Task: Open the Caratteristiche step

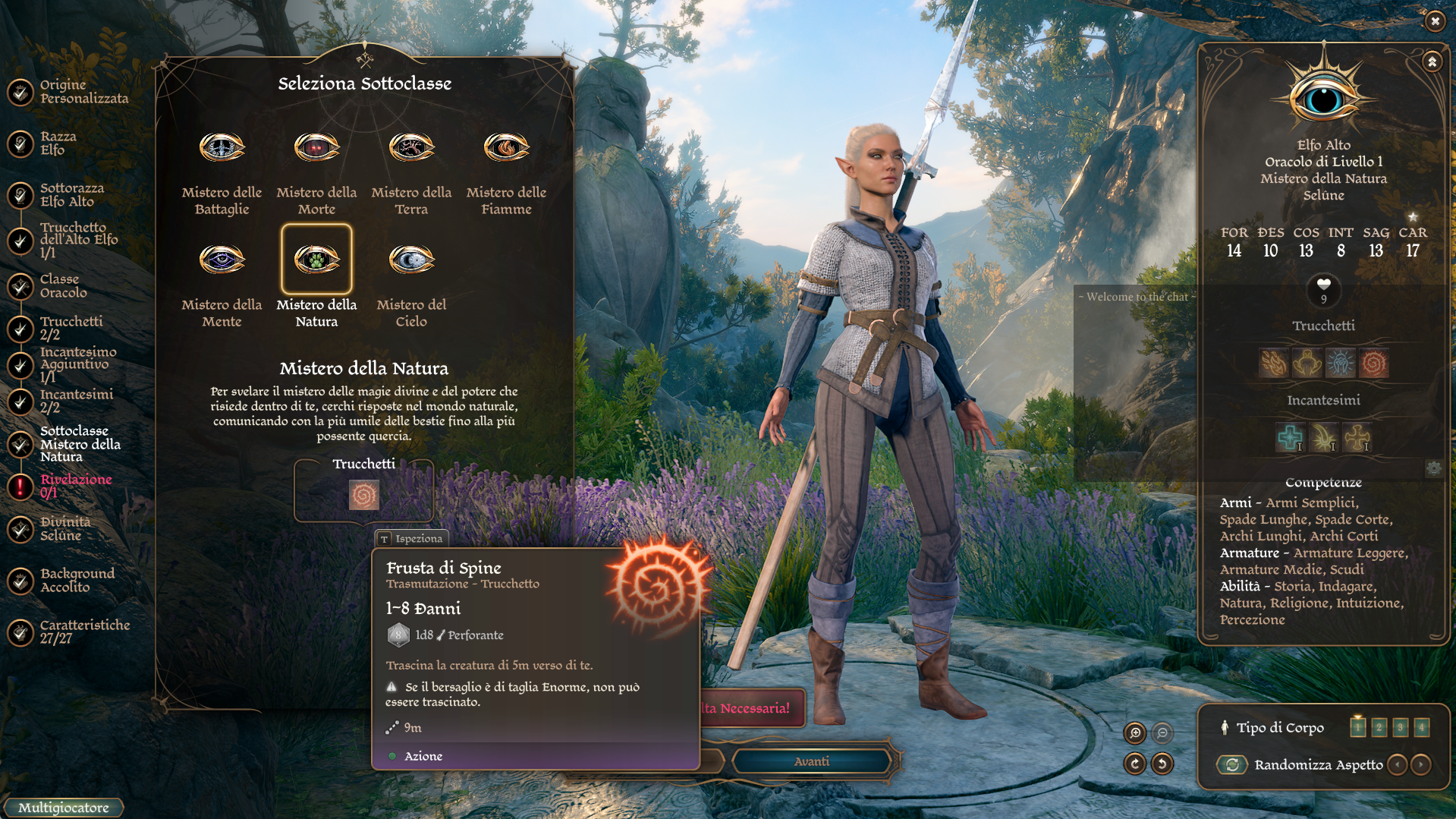Action: coord(84,632)
